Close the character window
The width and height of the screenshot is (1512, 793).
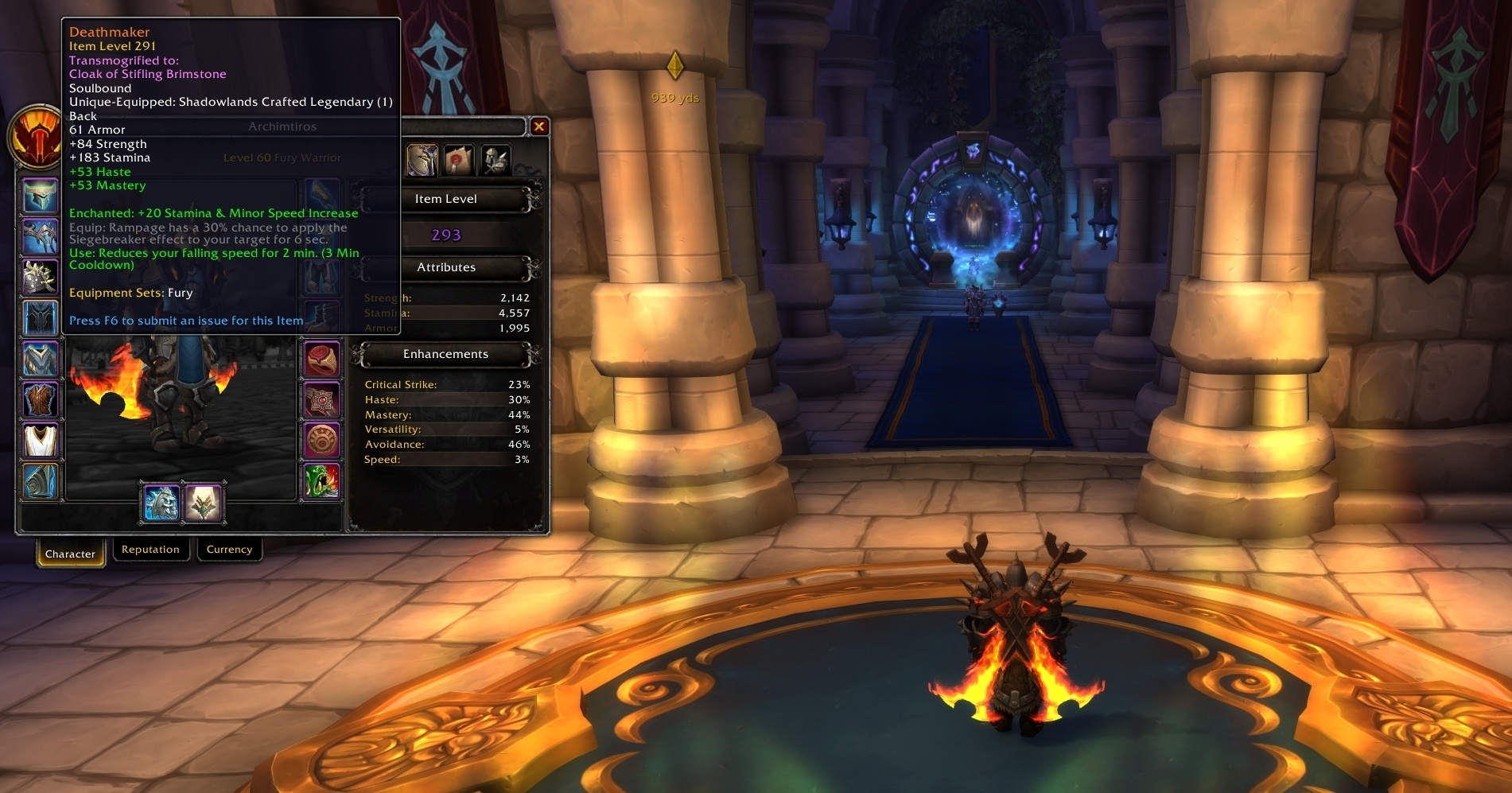coord(539,126)
